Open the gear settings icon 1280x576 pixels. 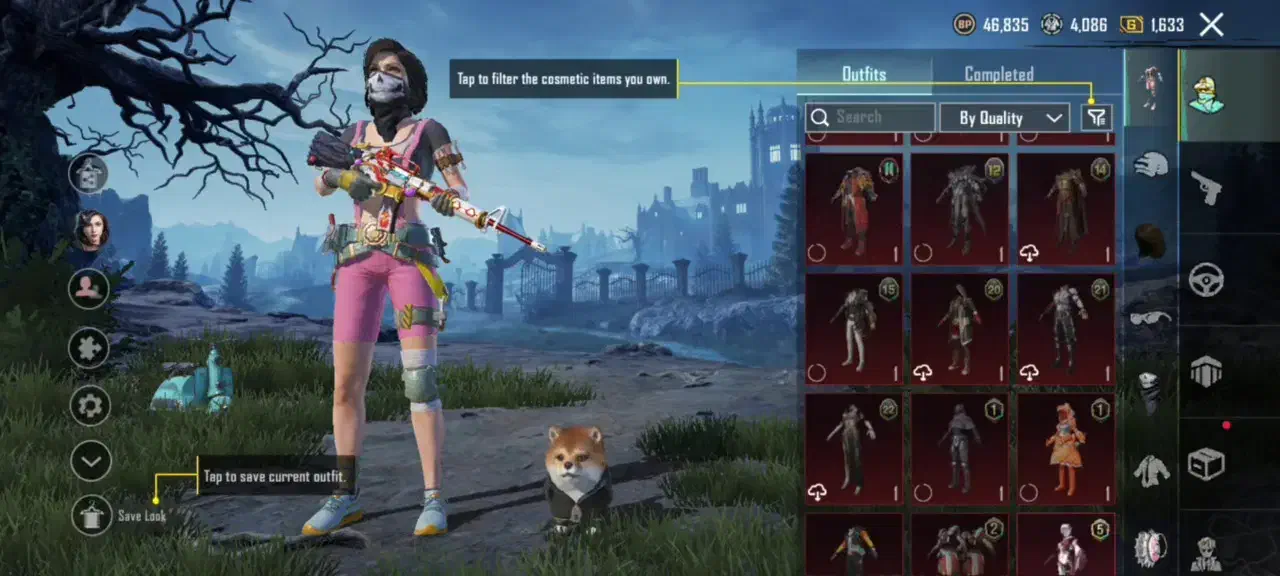click(90, 405)
